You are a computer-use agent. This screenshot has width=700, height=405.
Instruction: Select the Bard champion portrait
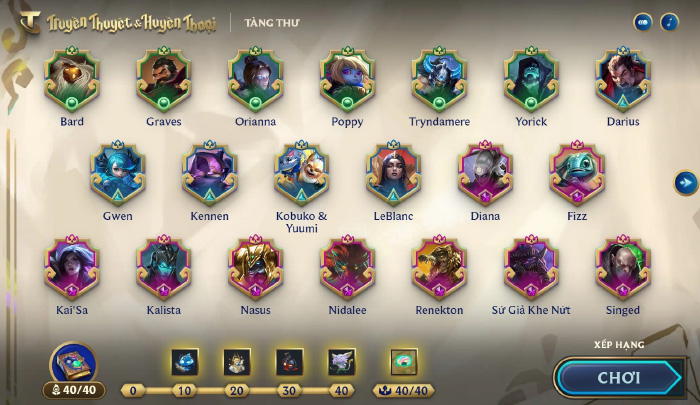(72, 79)
